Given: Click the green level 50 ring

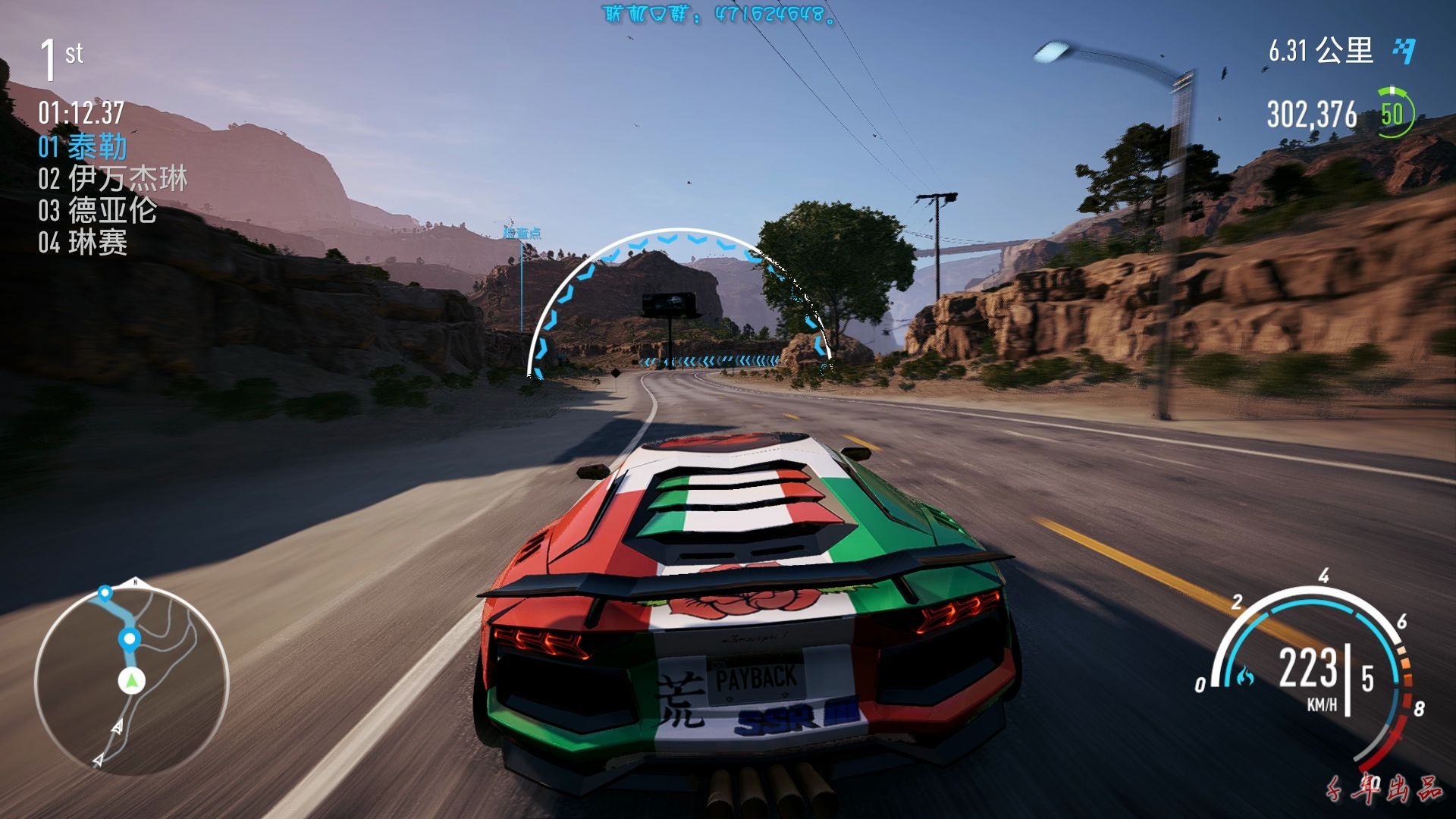Looking at the screenshot, I should point(1393,115).
